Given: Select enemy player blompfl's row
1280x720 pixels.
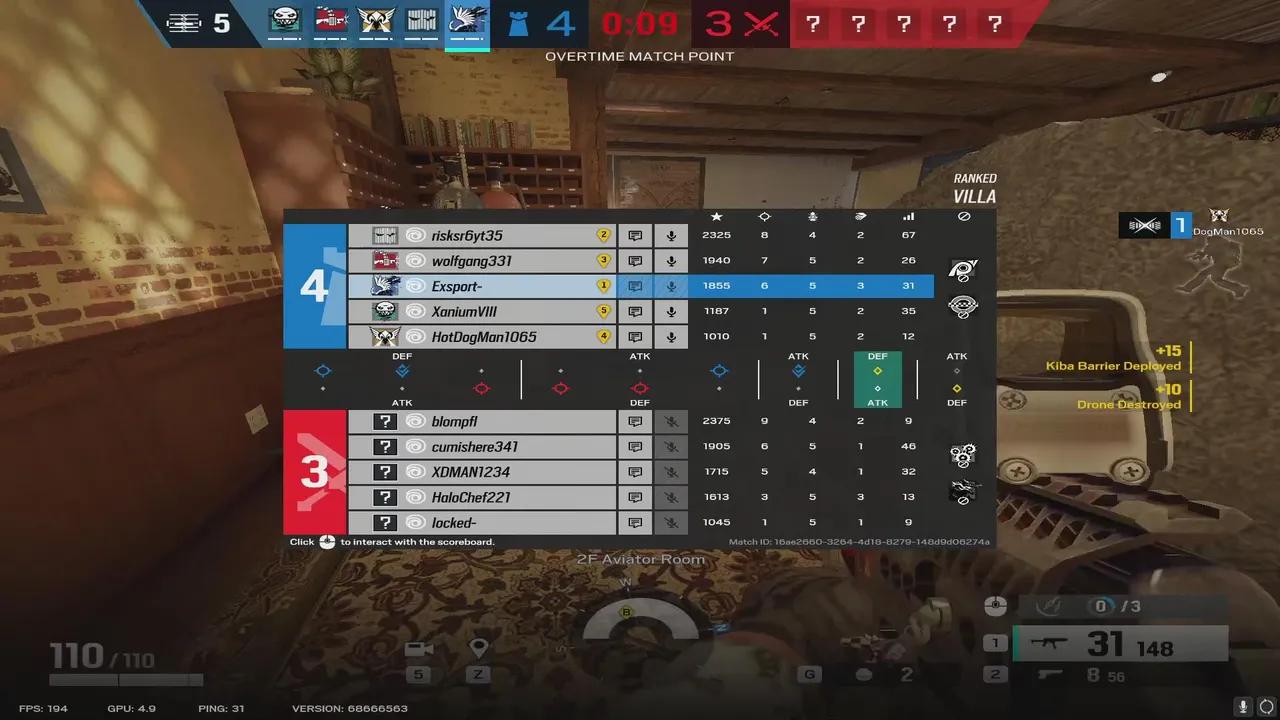Looking at the screenshot, I should [x=482, y=422].
